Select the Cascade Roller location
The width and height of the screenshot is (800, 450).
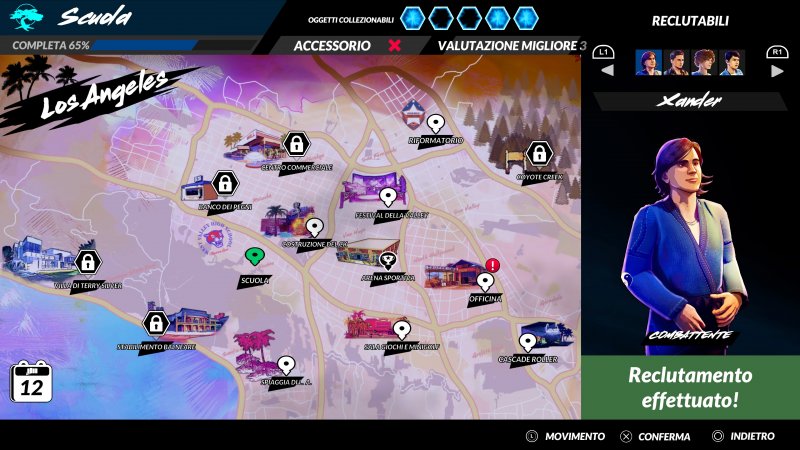click(x=527, y=342)
